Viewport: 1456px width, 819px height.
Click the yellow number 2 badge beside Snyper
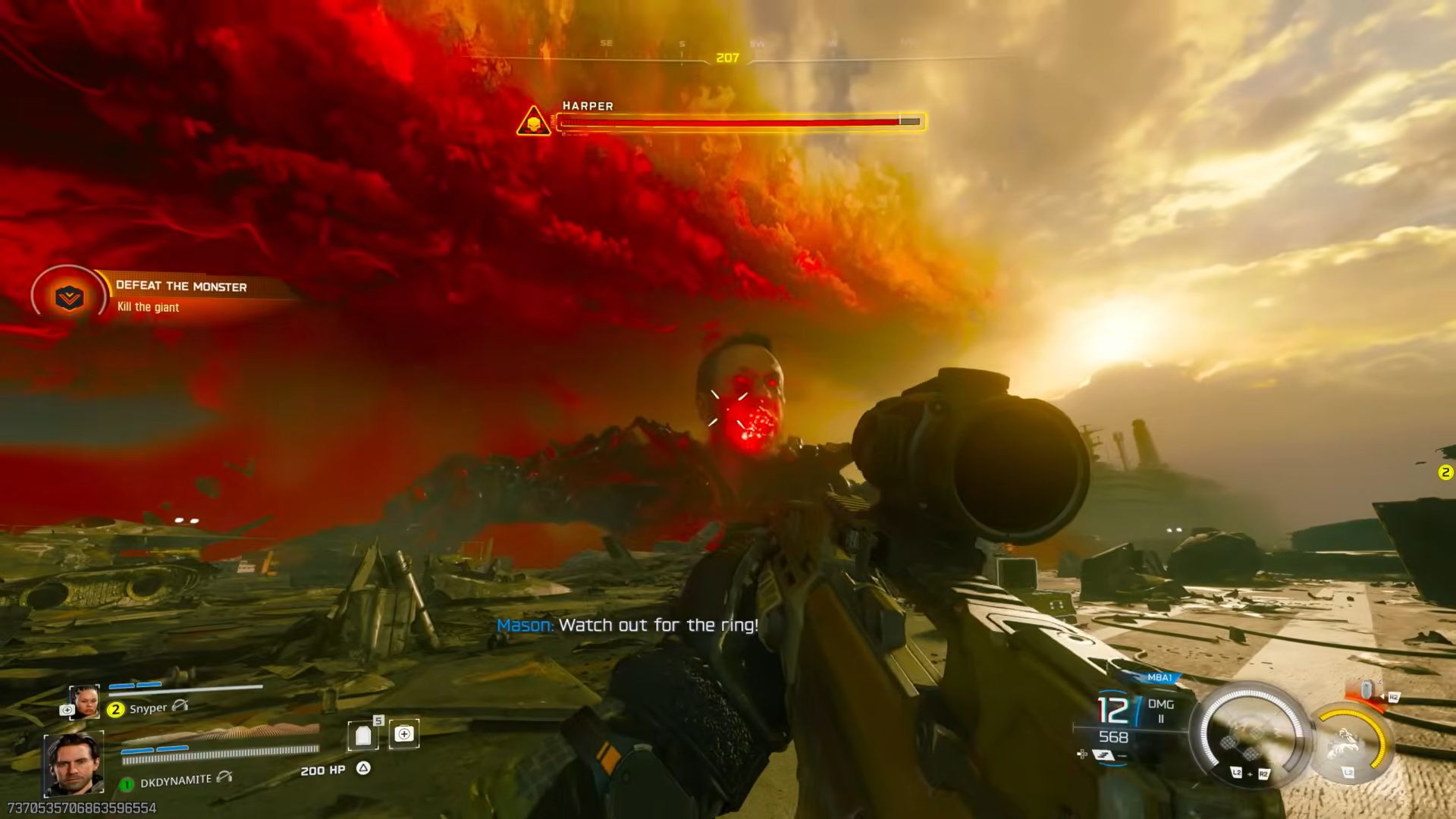point(115,710)
